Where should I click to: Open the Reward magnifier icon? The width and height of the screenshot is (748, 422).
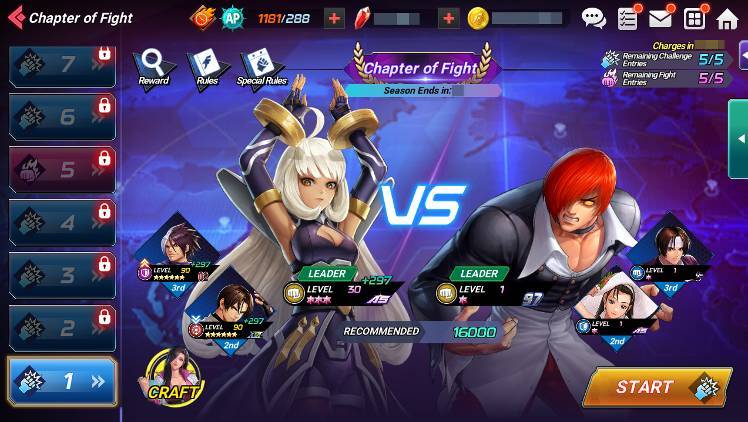click(153, 66)
